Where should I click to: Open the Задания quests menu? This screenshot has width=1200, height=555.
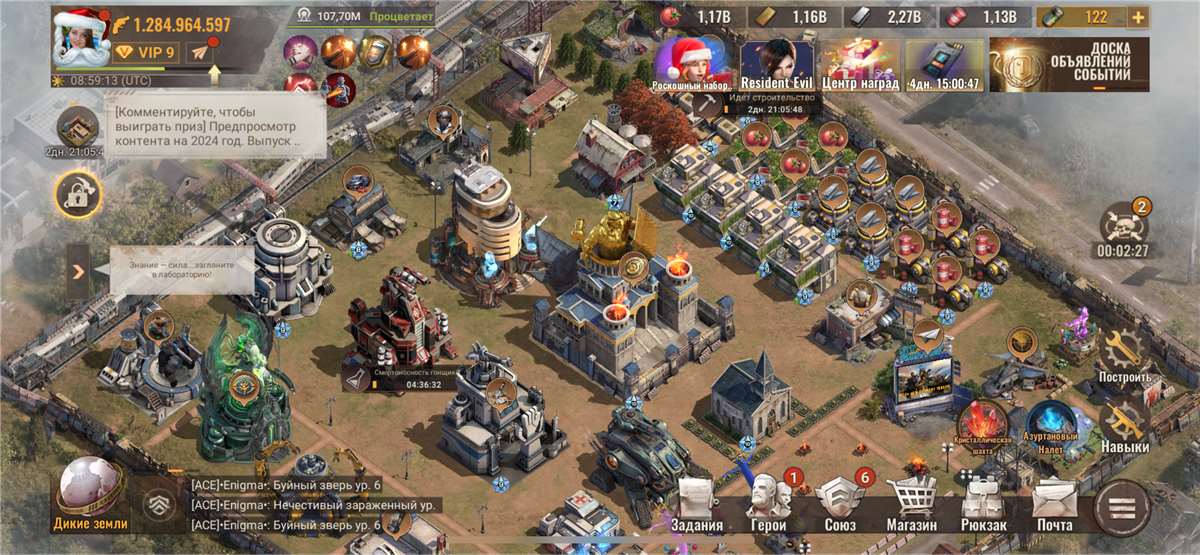point(697,505)
